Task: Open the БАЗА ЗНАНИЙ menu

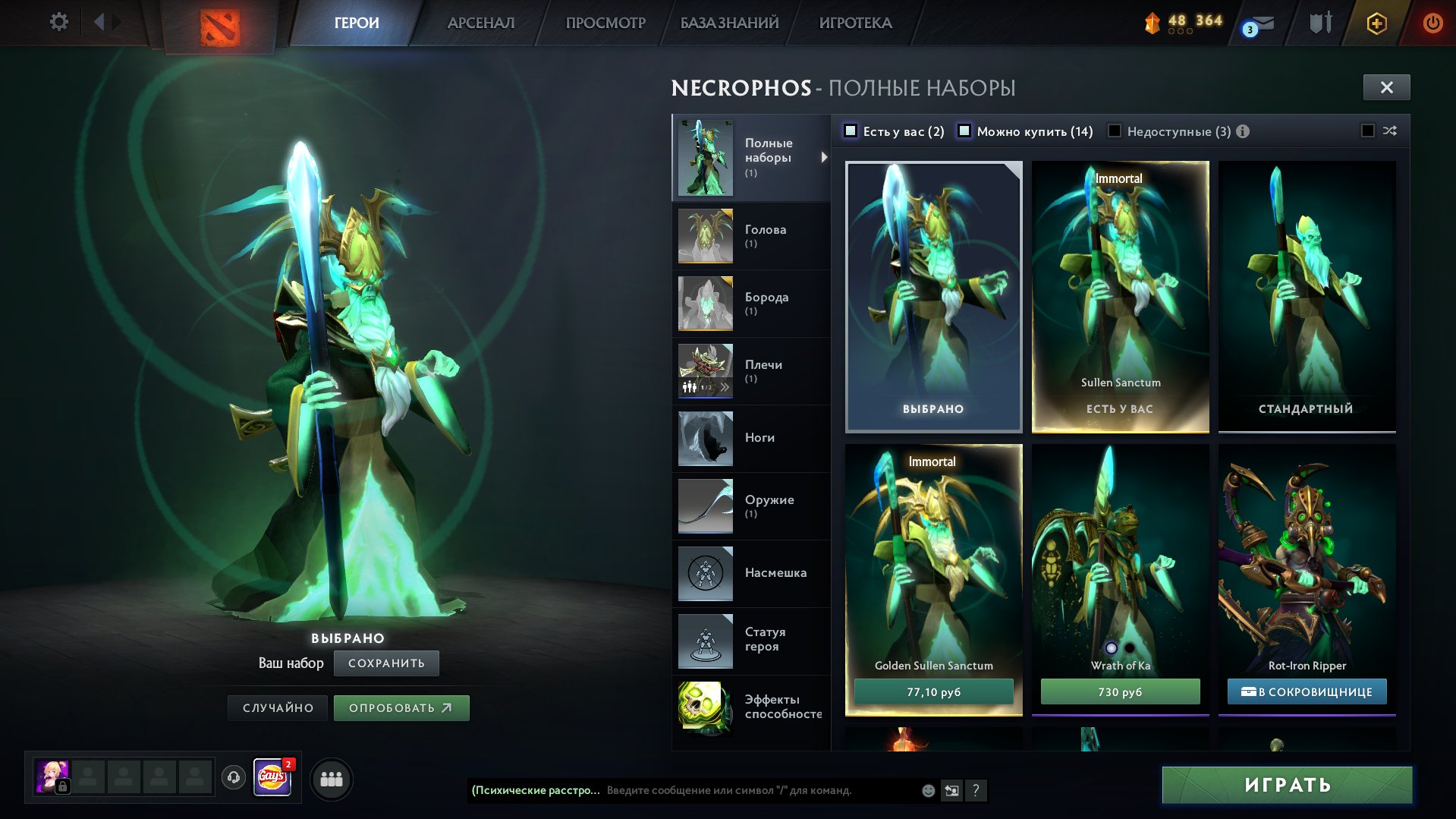Action: click(727, 22)
